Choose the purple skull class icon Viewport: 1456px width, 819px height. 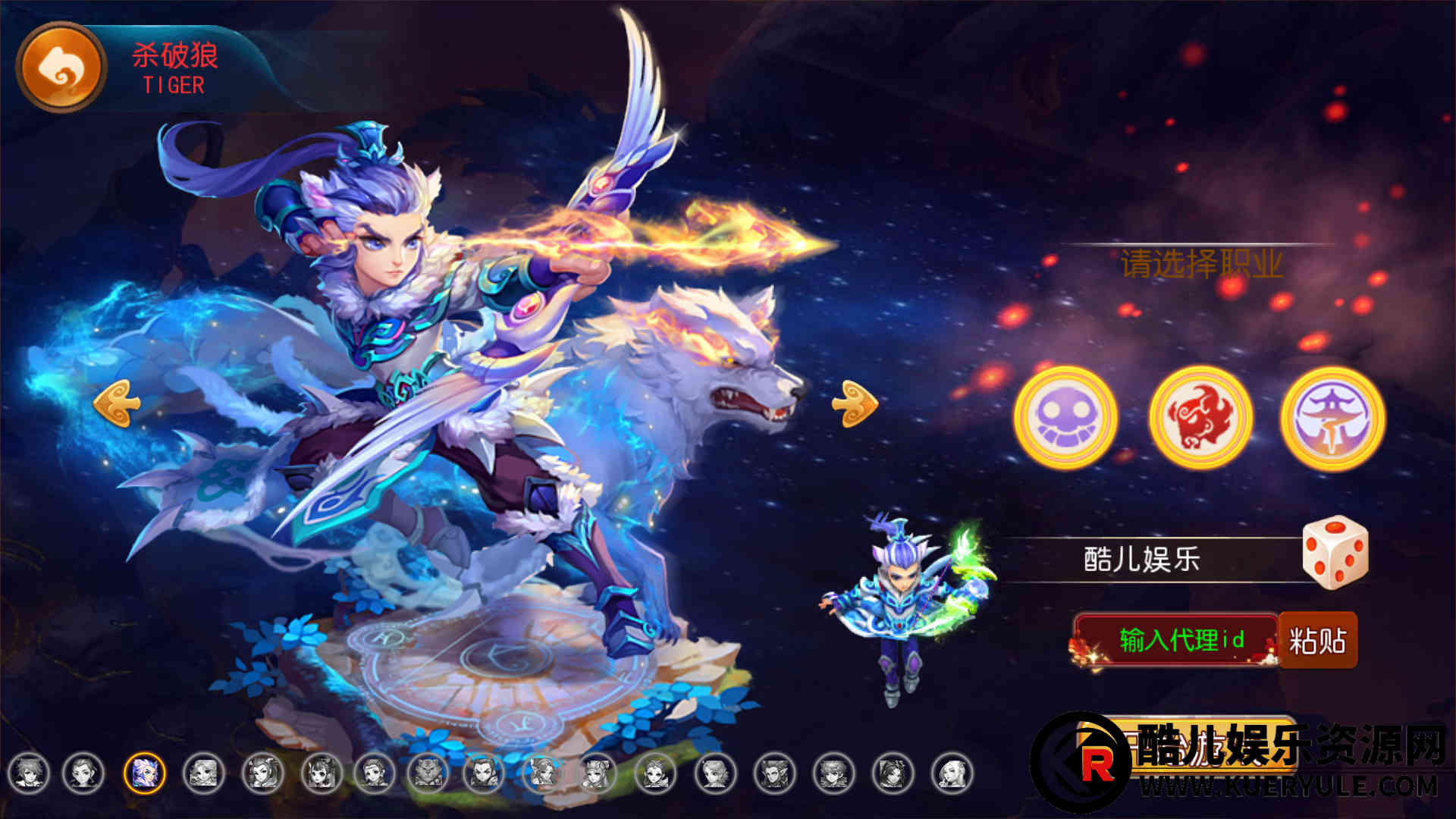click(1065, 416)
